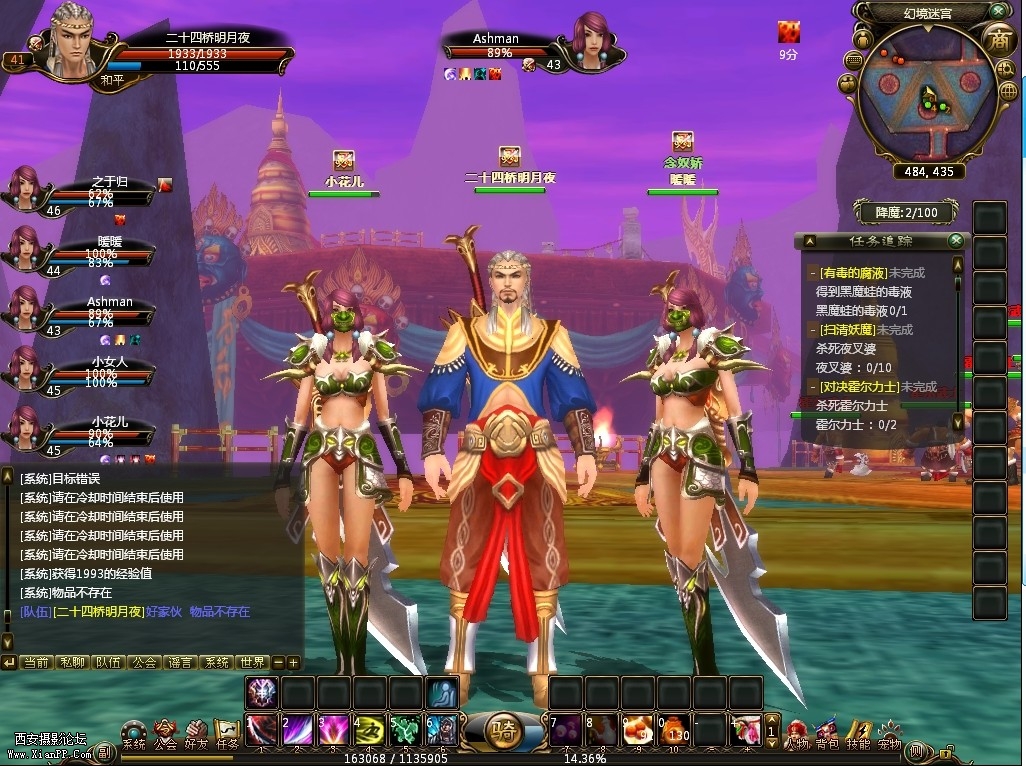
Task: Select the 私聊 private chat tab
Action: pos(72,662)
